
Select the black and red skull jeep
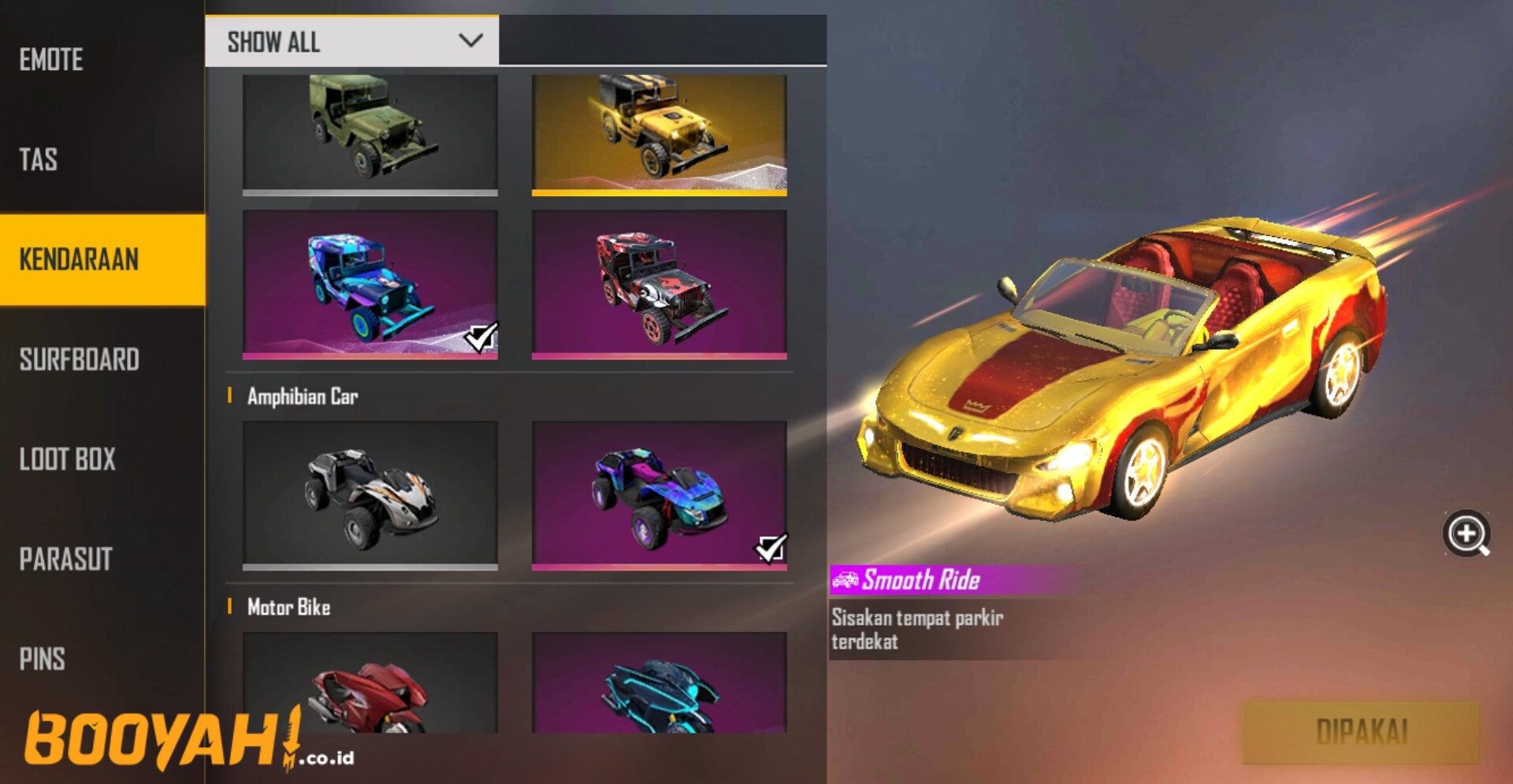click(x=660, y=284)
